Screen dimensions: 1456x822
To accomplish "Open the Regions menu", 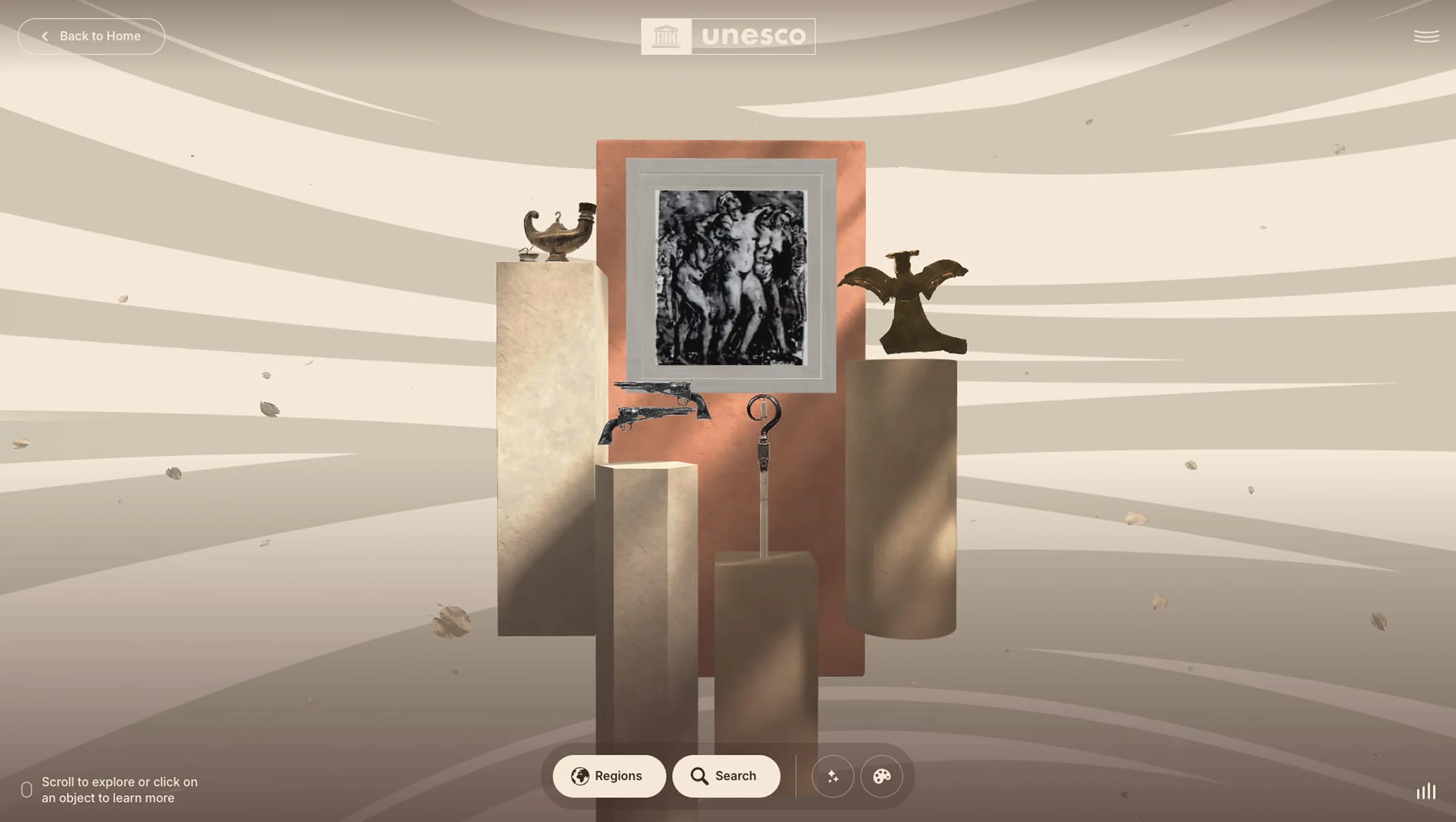I will (x=609, y=776).
